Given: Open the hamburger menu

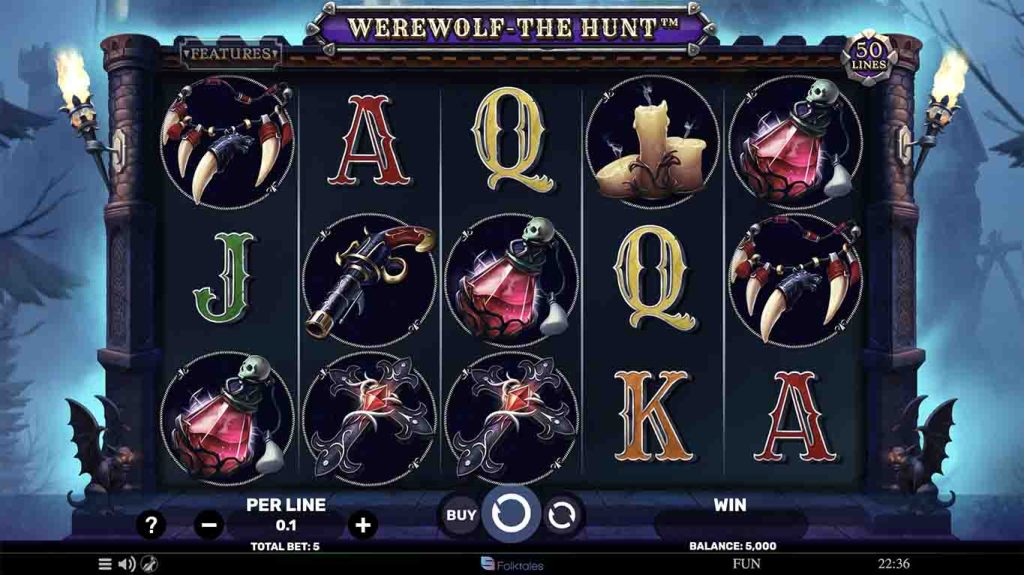Looking at the screenshot, I should click(105, 564).
